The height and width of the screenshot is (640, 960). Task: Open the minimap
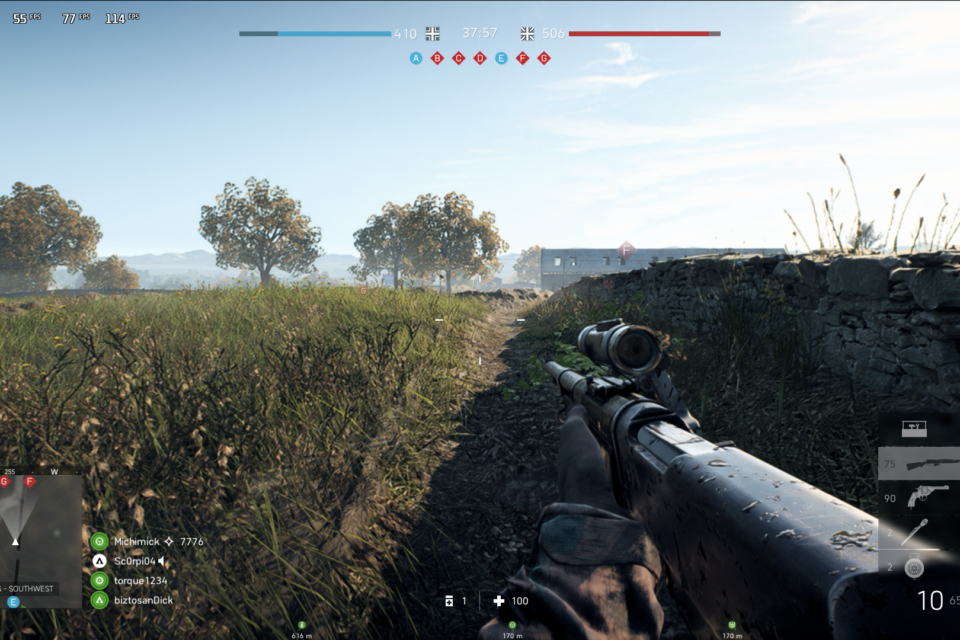point(40,535)
